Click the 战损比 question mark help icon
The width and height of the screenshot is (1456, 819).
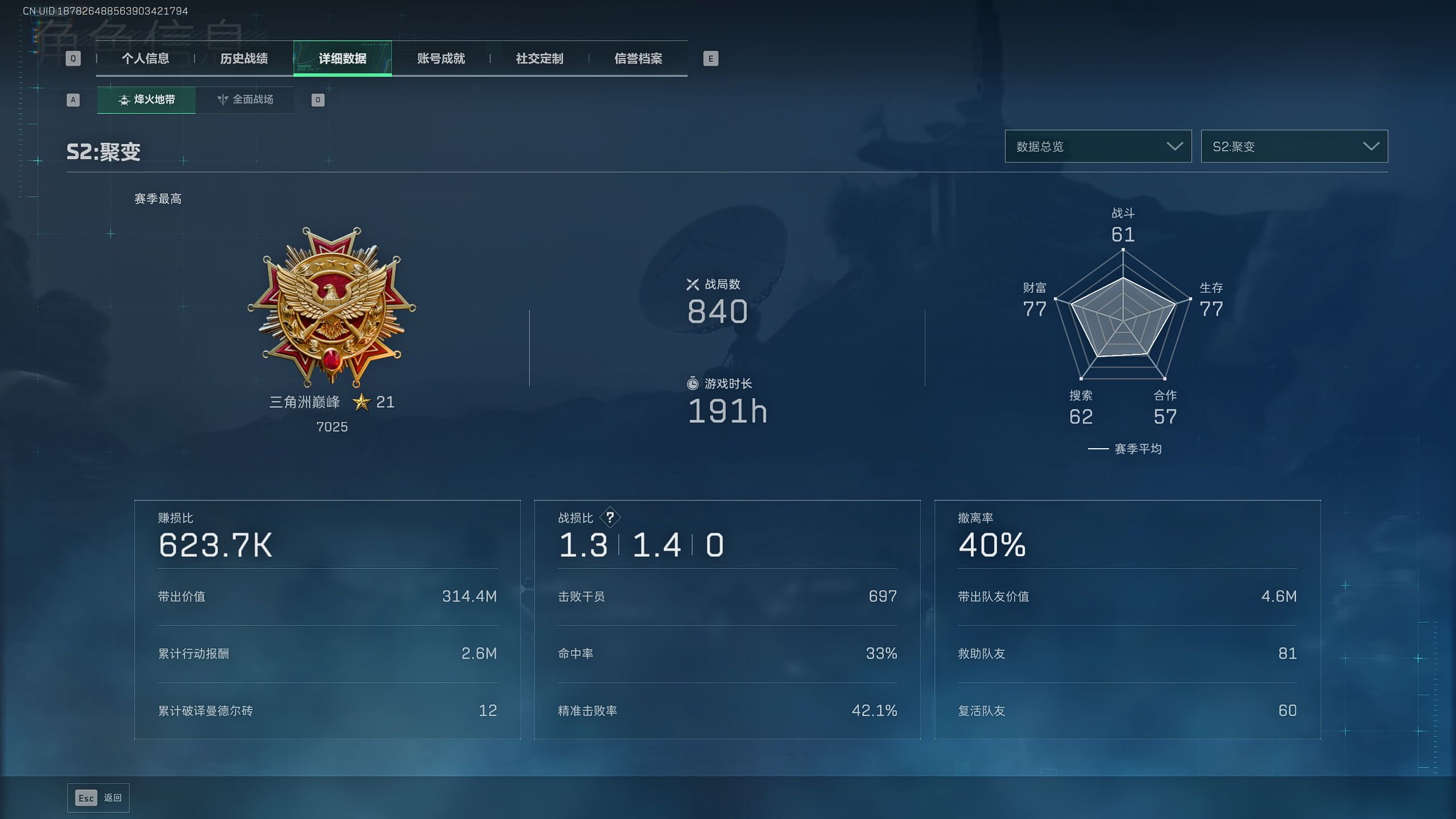(x=610, y=518)
